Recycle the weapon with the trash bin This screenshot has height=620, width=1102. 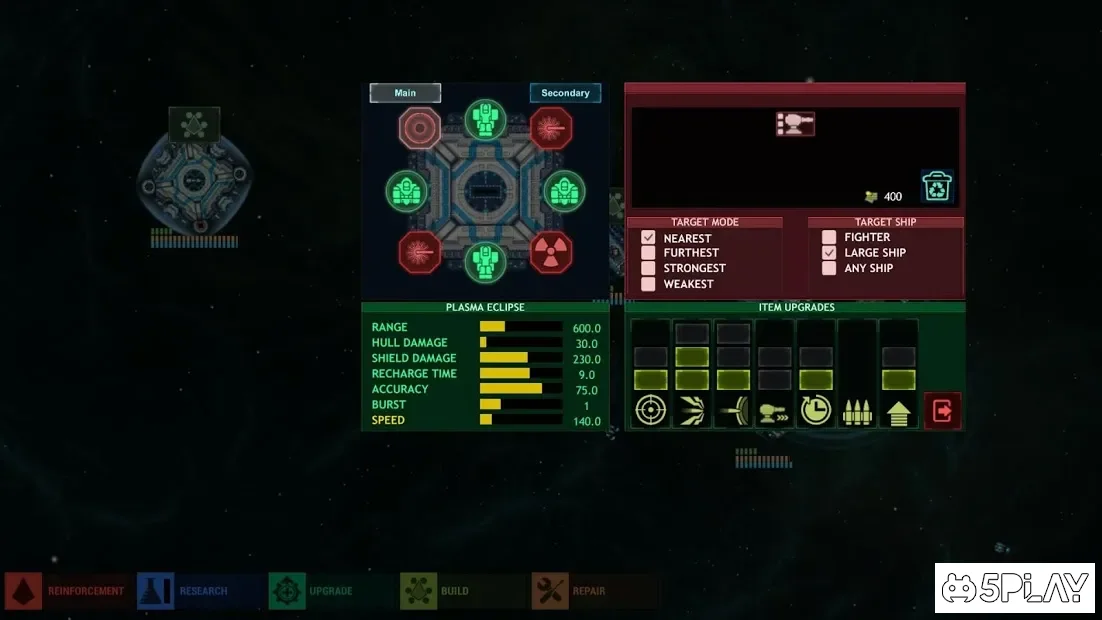coord(937,187)
